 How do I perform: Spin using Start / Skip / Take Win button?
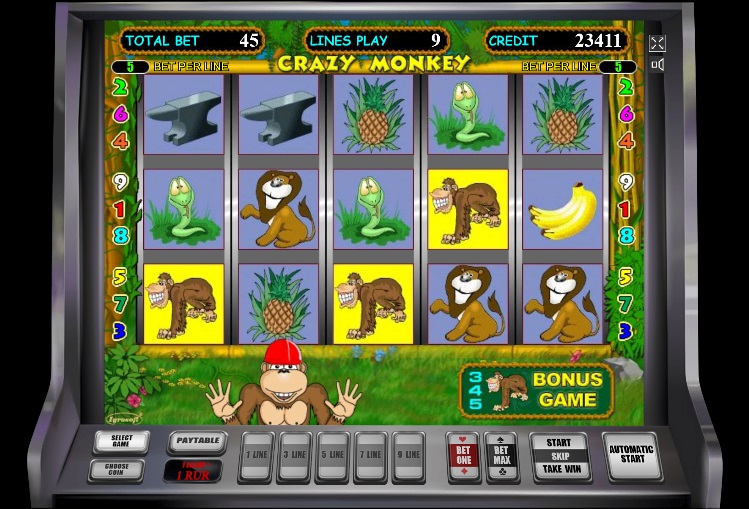559,455
